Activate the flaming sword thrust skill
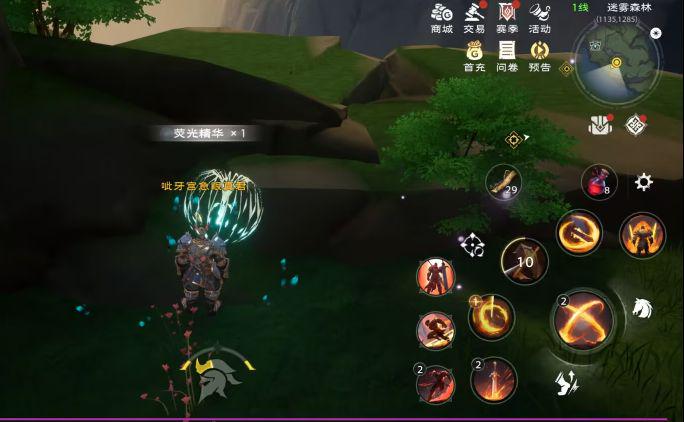The image size is (684, 422). tap(492, 381)
